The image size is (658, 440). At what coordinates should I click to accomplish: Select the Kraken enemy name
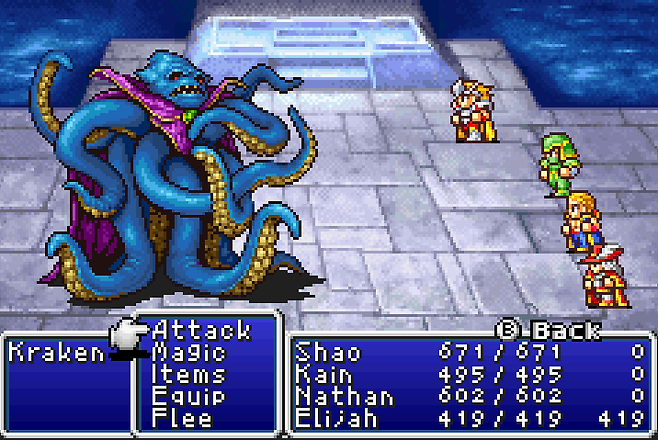click(x=55, y=352)
